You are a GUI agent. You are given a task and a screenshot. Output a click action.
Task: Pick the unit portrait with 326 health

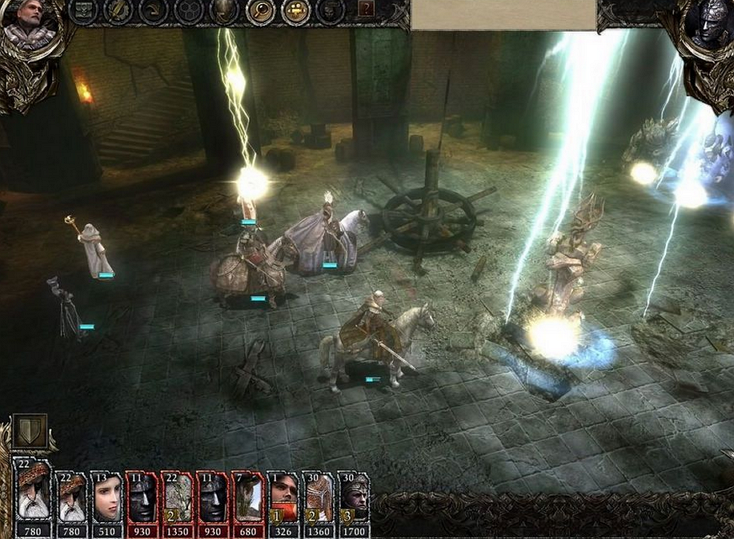283,496
